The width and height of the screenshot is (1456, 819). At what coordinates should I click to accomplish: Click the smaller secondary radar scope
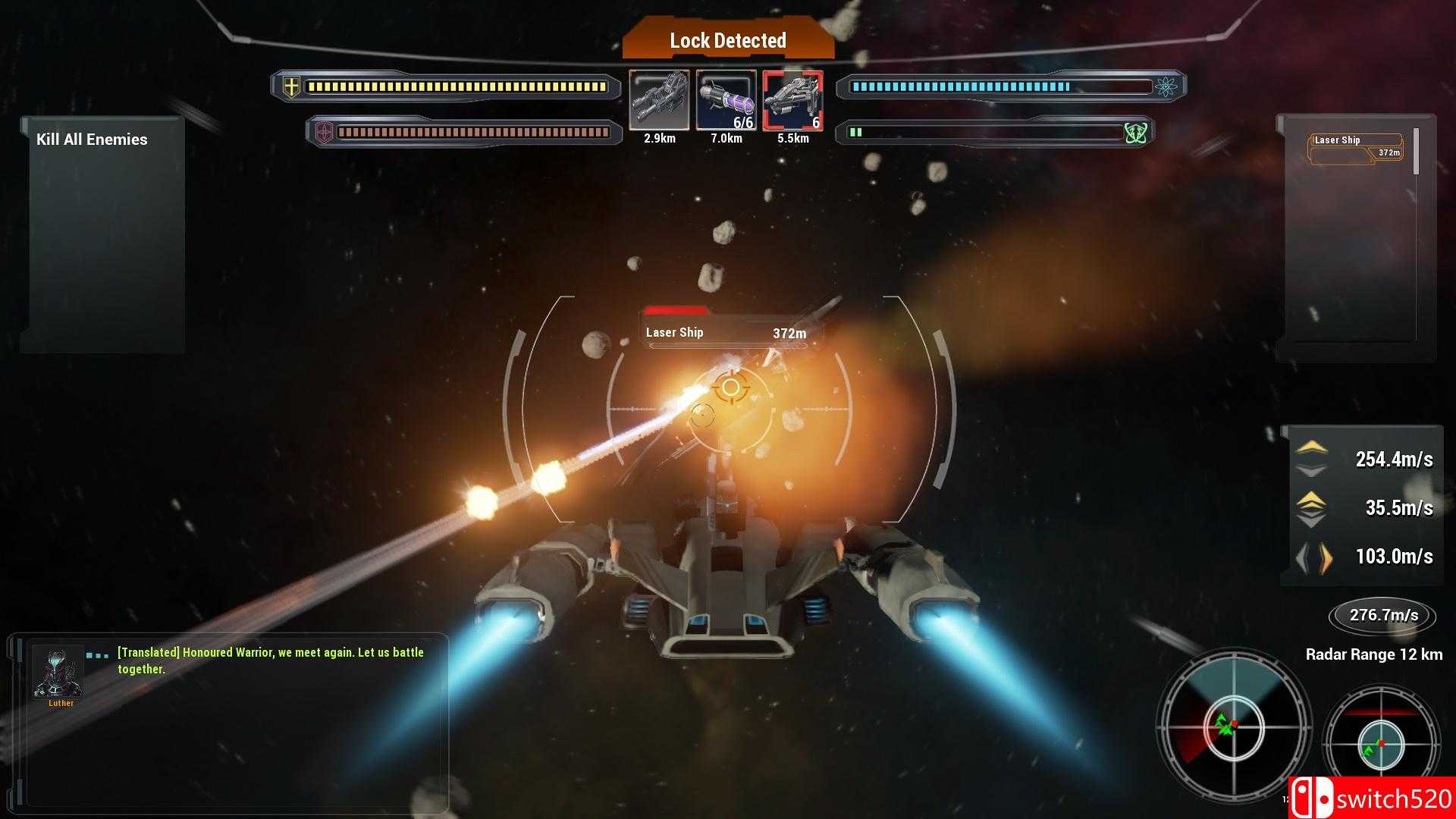[1381, 742]
